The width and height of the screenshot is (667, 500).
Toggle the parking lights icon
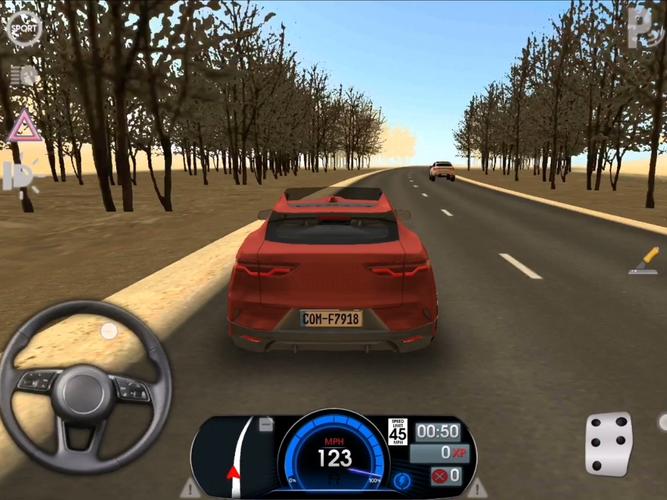19,176
